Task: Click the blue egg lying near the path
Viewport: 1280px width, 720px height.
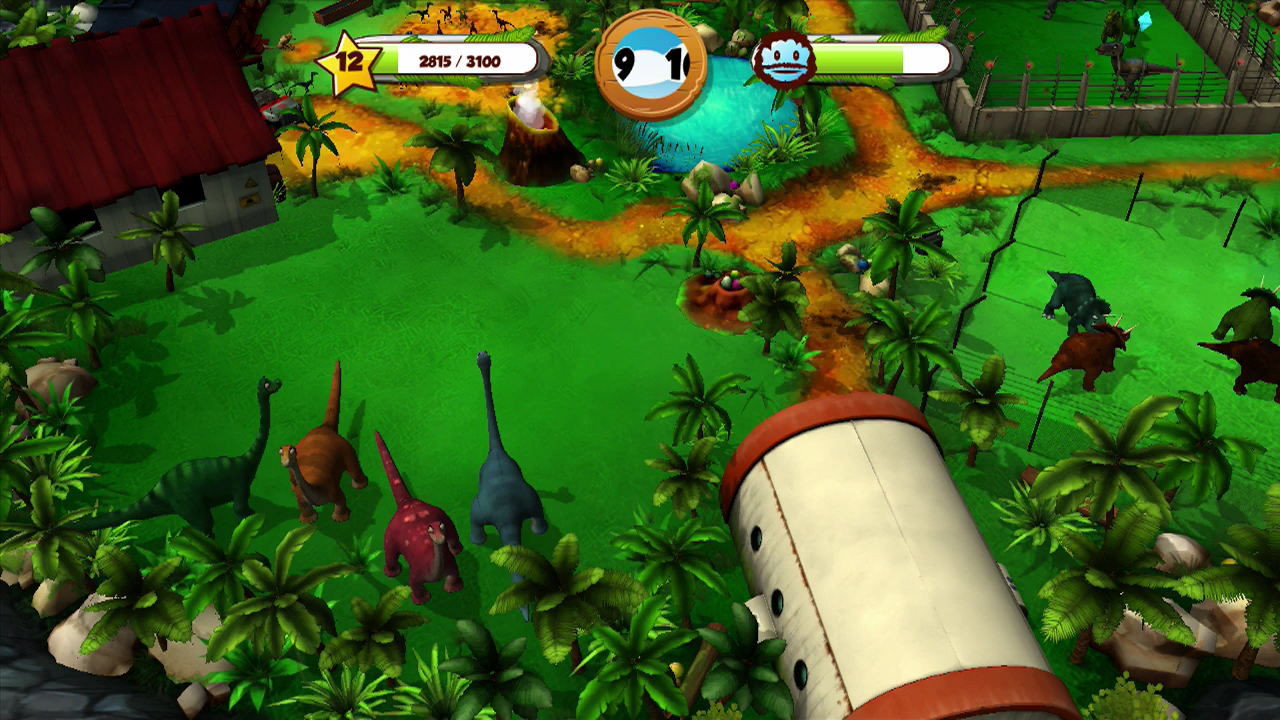Action: click(863, 266)
